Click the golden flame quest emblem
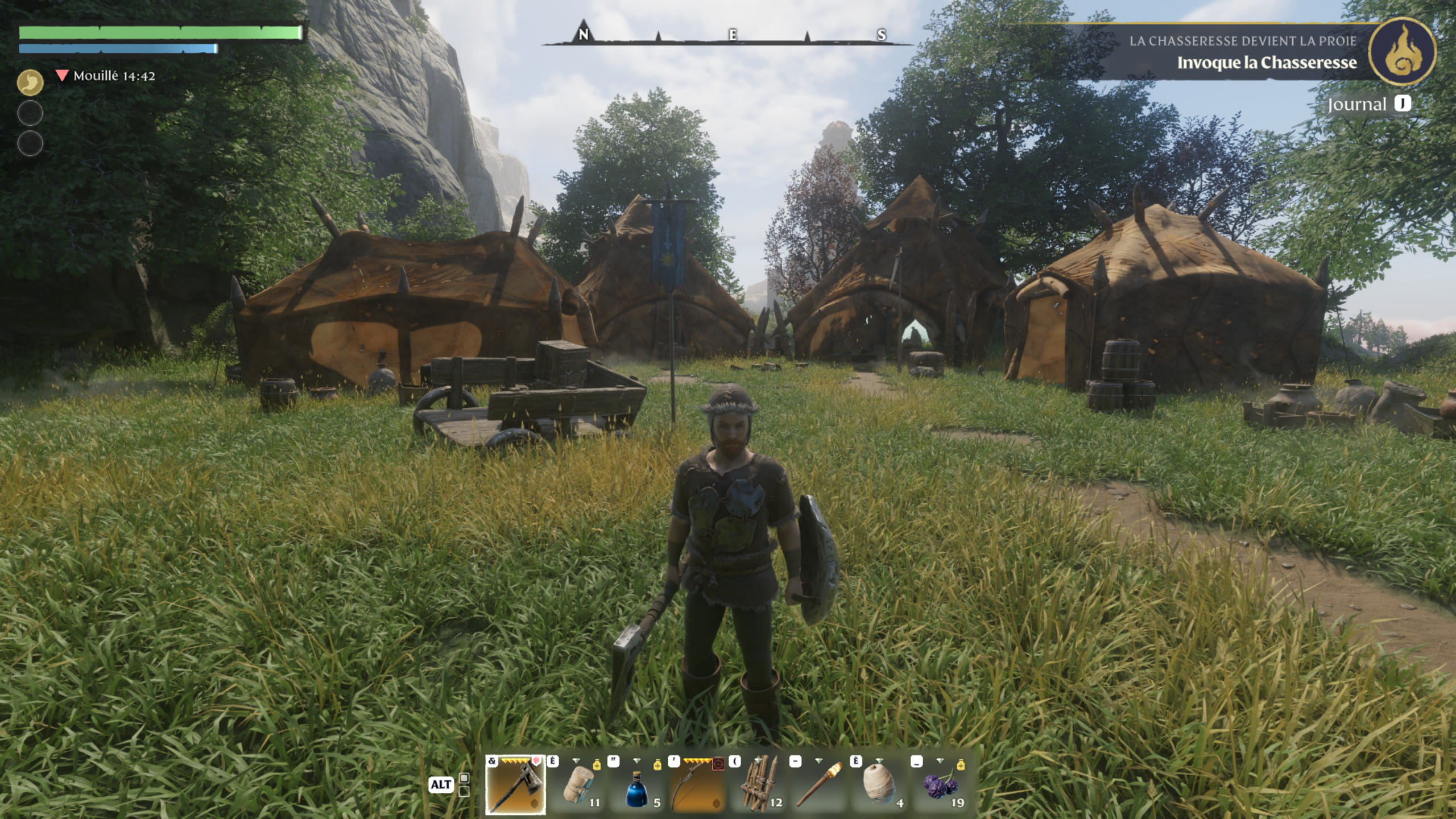 [x=1401, y=52]
